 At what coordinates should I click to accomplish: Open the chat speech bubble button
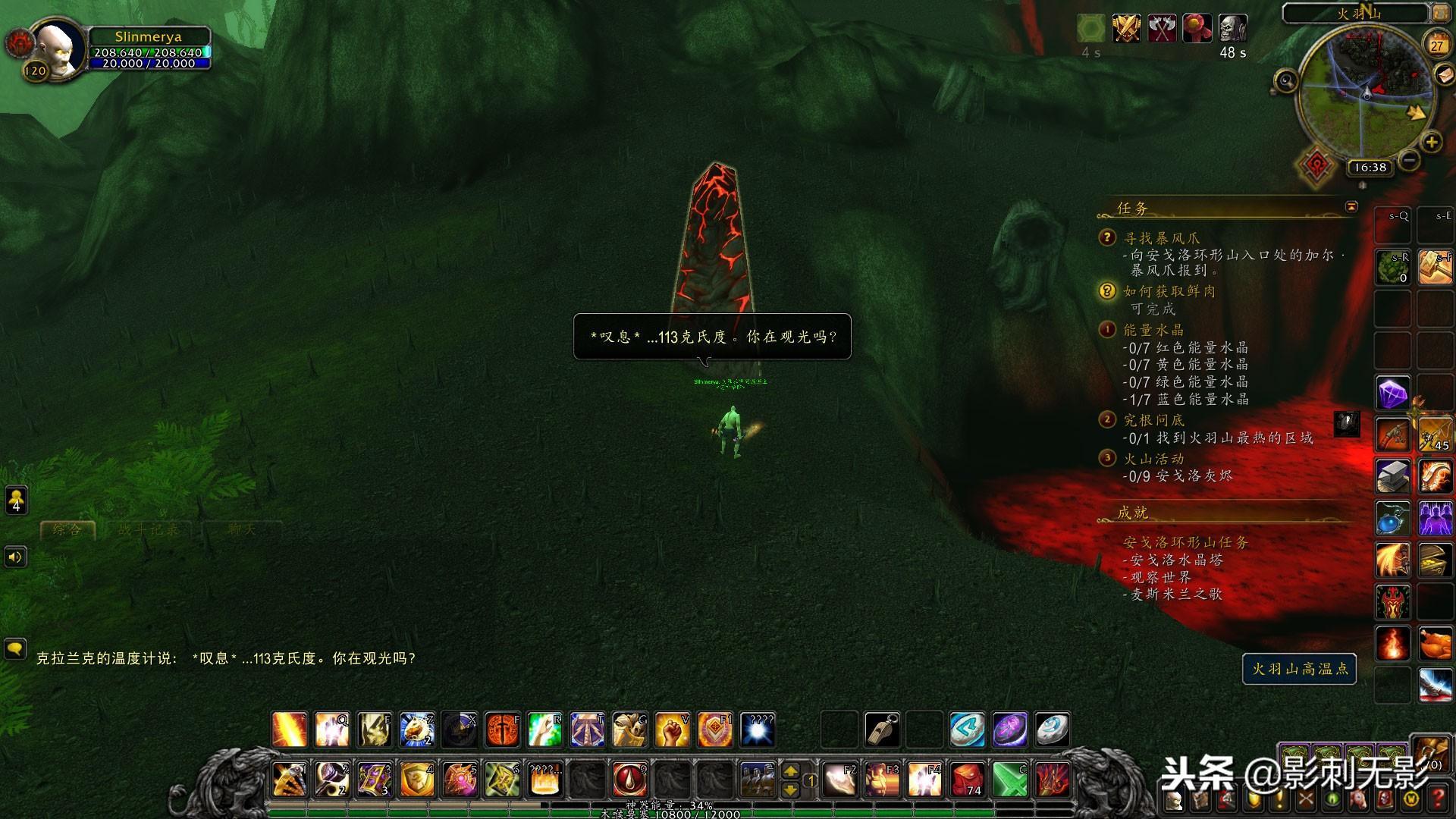coord(15,649)
